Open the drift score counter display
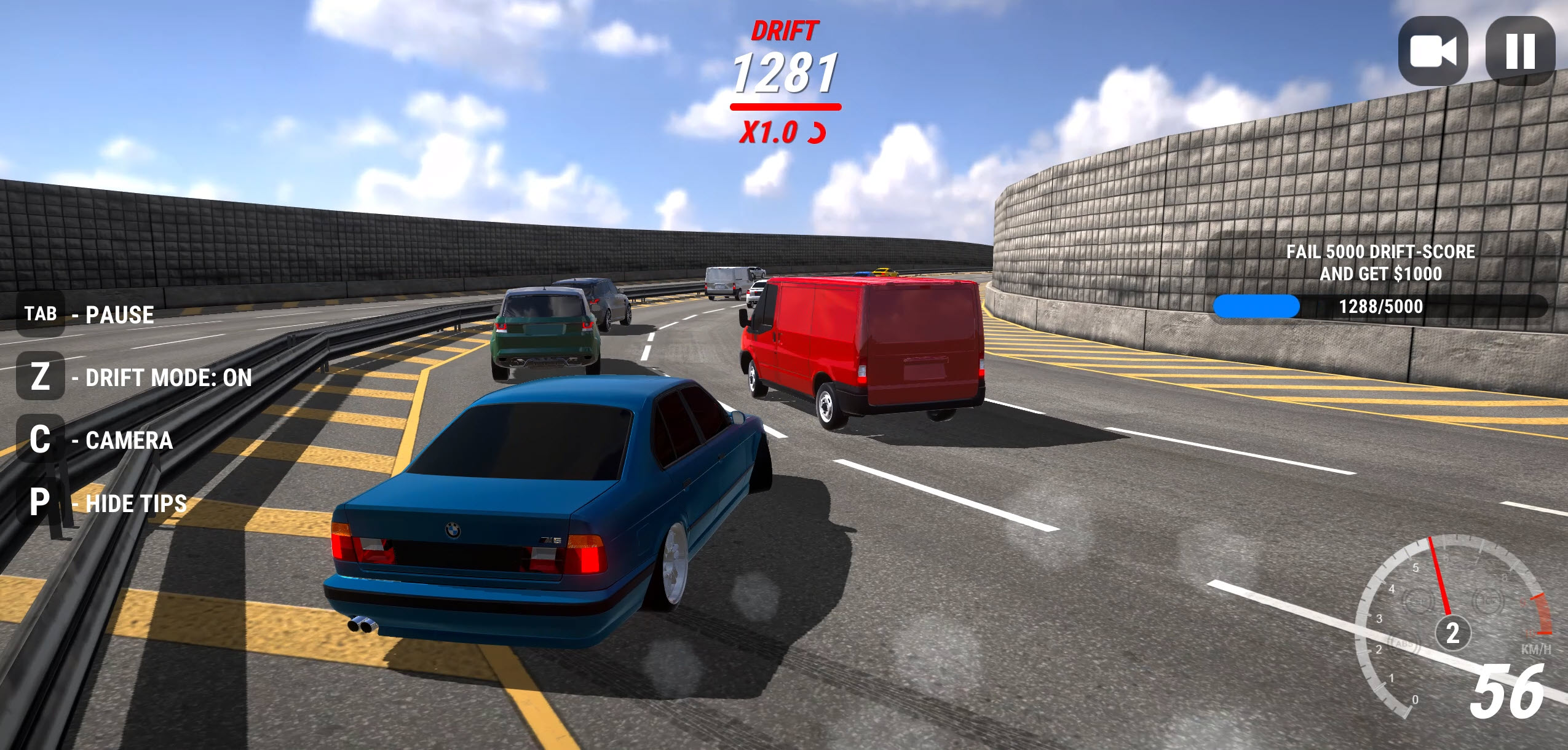This screenshot has width=1568, height=750. pos(786,73)
